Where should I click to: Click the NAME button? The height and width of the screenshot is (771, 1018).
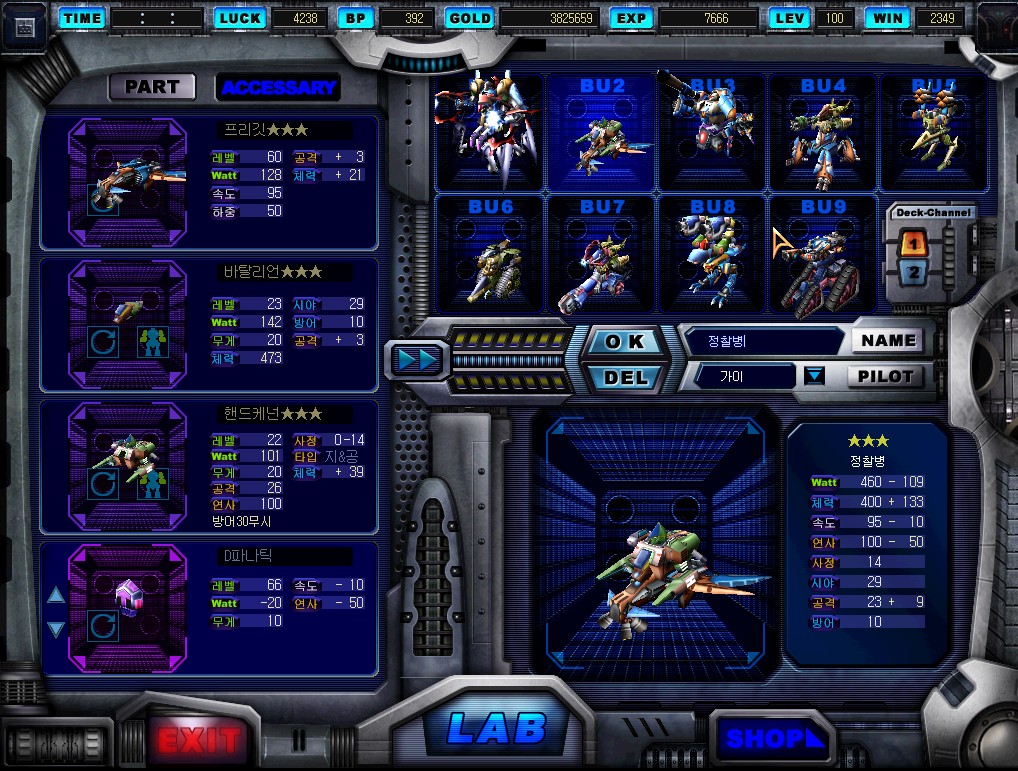(888, 340)
